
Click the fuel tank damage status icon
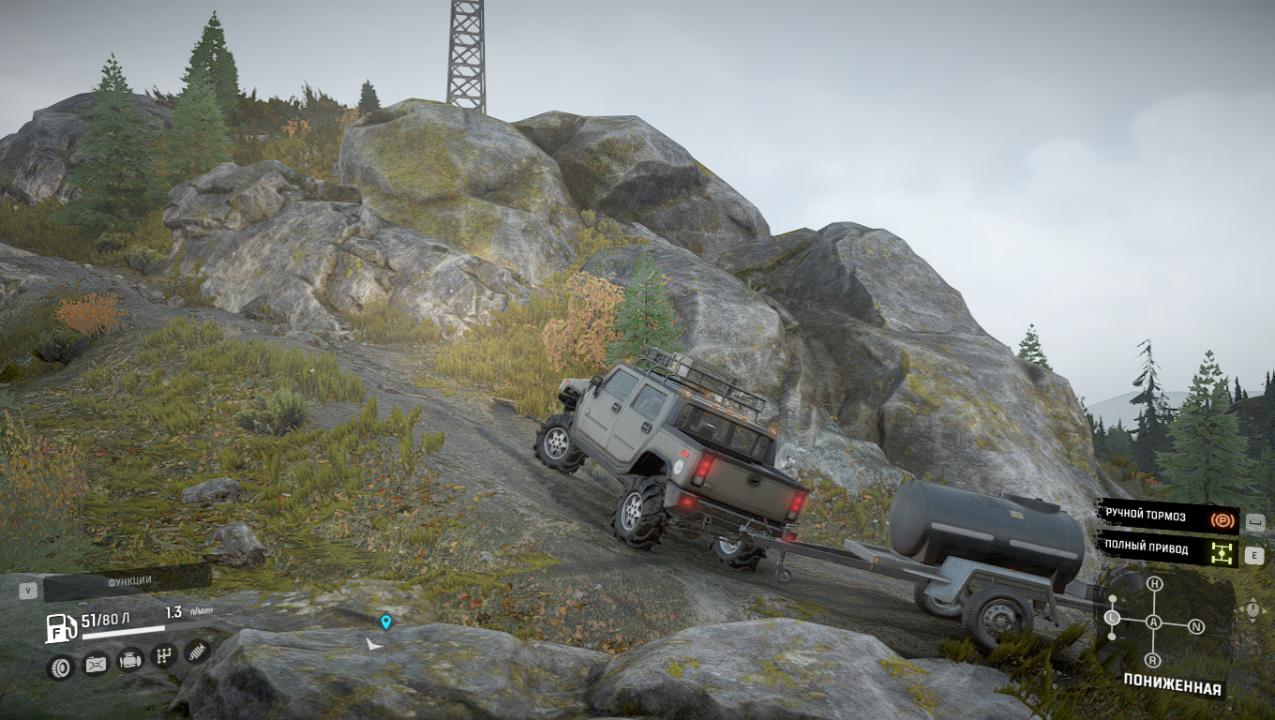(x=95, y=663)
